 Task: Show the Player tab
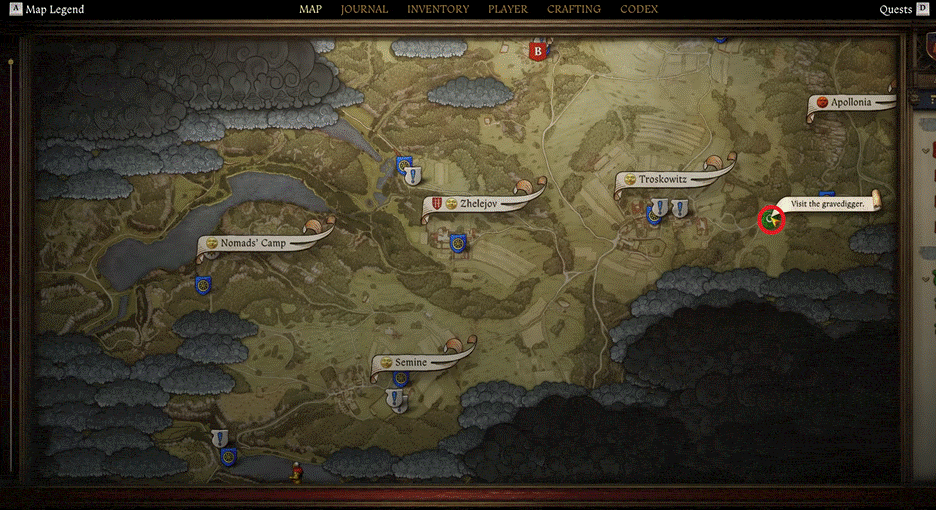coord(508,10)
